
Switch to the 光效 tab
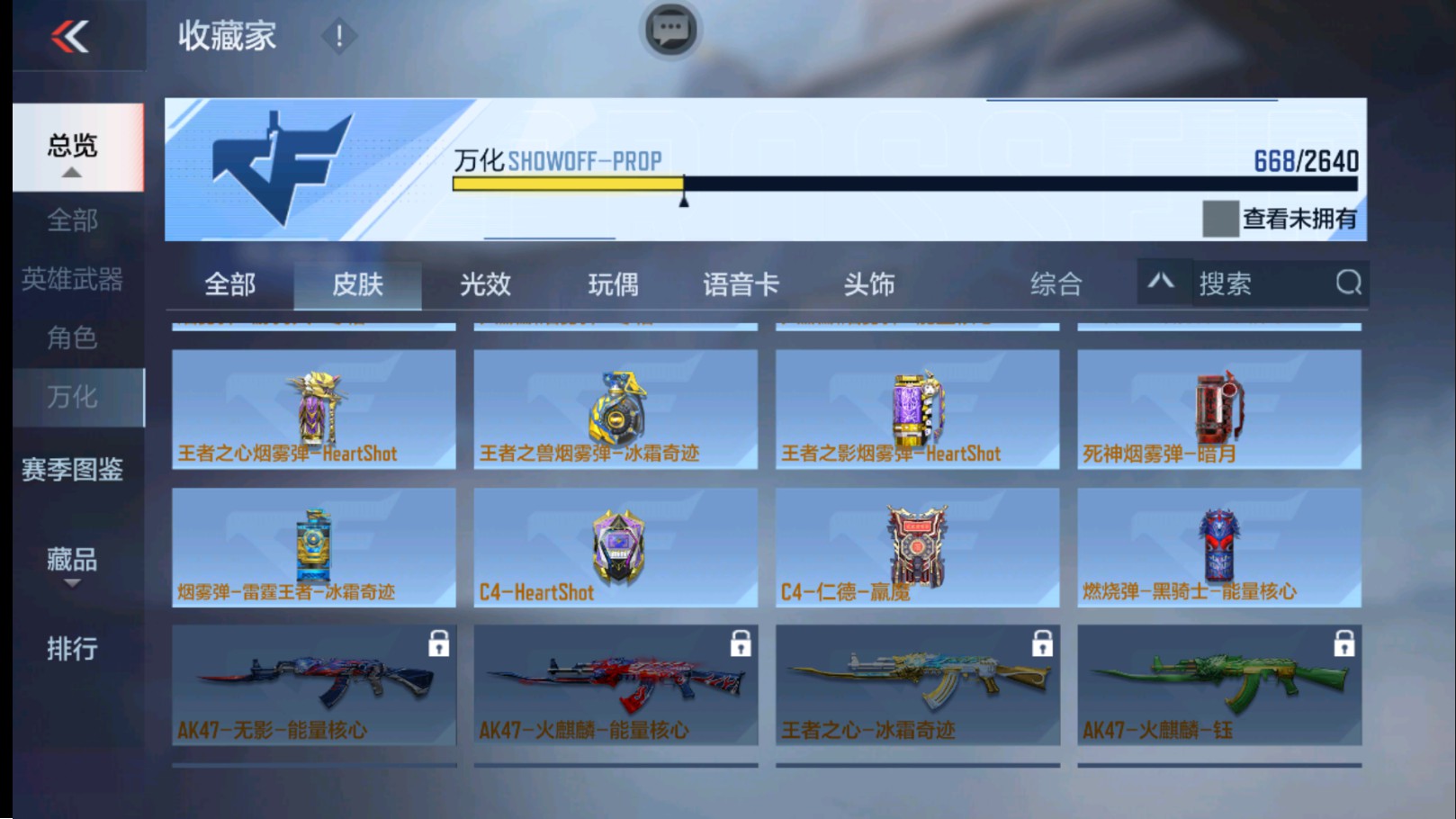pos(485,283)
